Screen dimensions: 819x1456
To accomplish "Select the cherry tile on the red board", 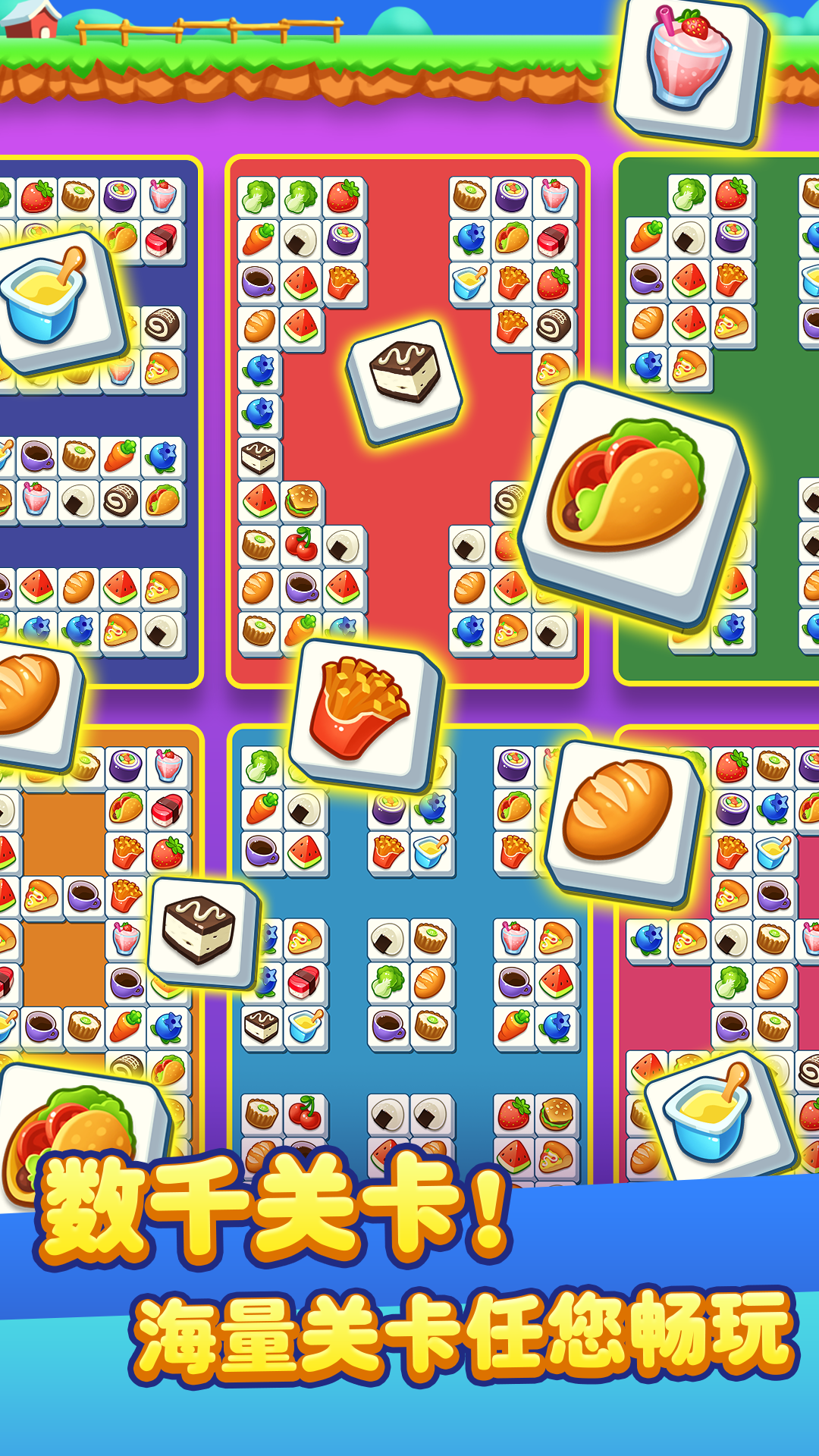I will [302, 544].
